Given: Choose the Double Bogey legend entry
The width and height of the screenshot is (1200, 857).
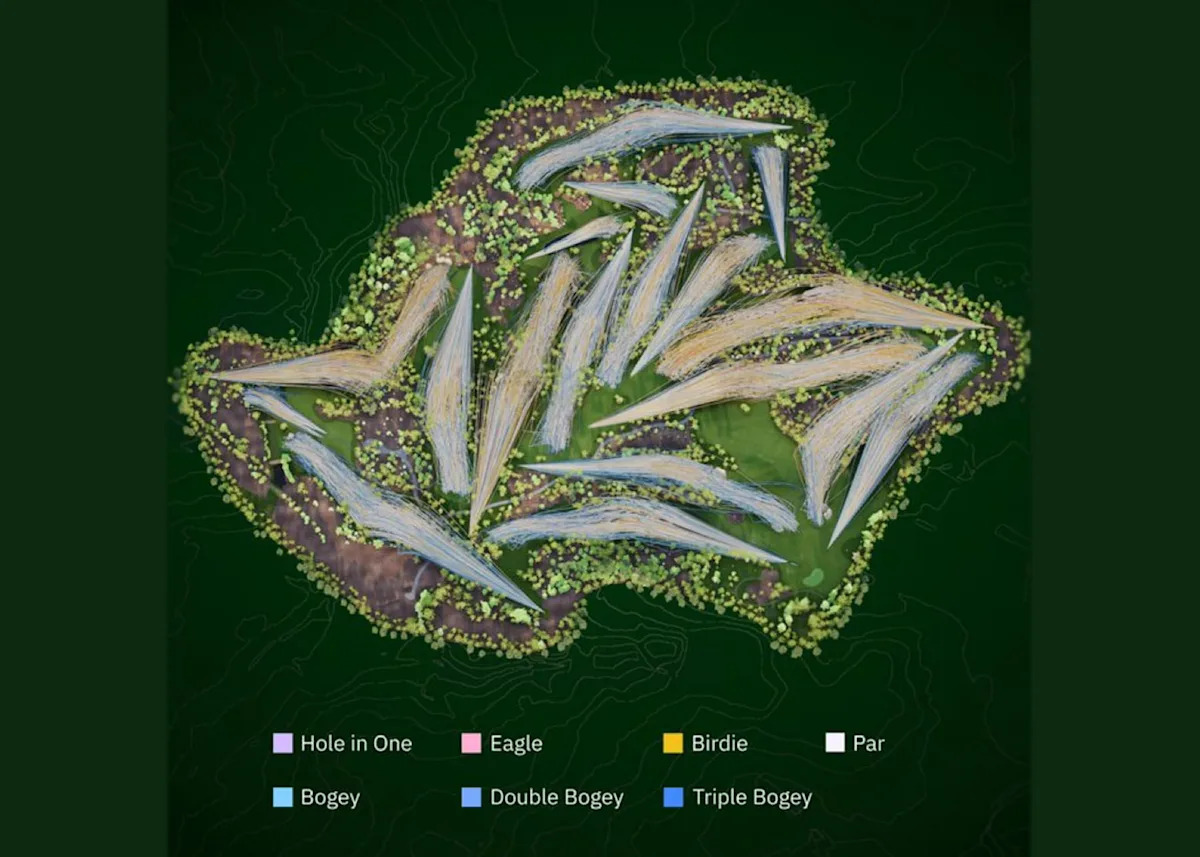Looking at the screenshot, I should tap(542, 798).
